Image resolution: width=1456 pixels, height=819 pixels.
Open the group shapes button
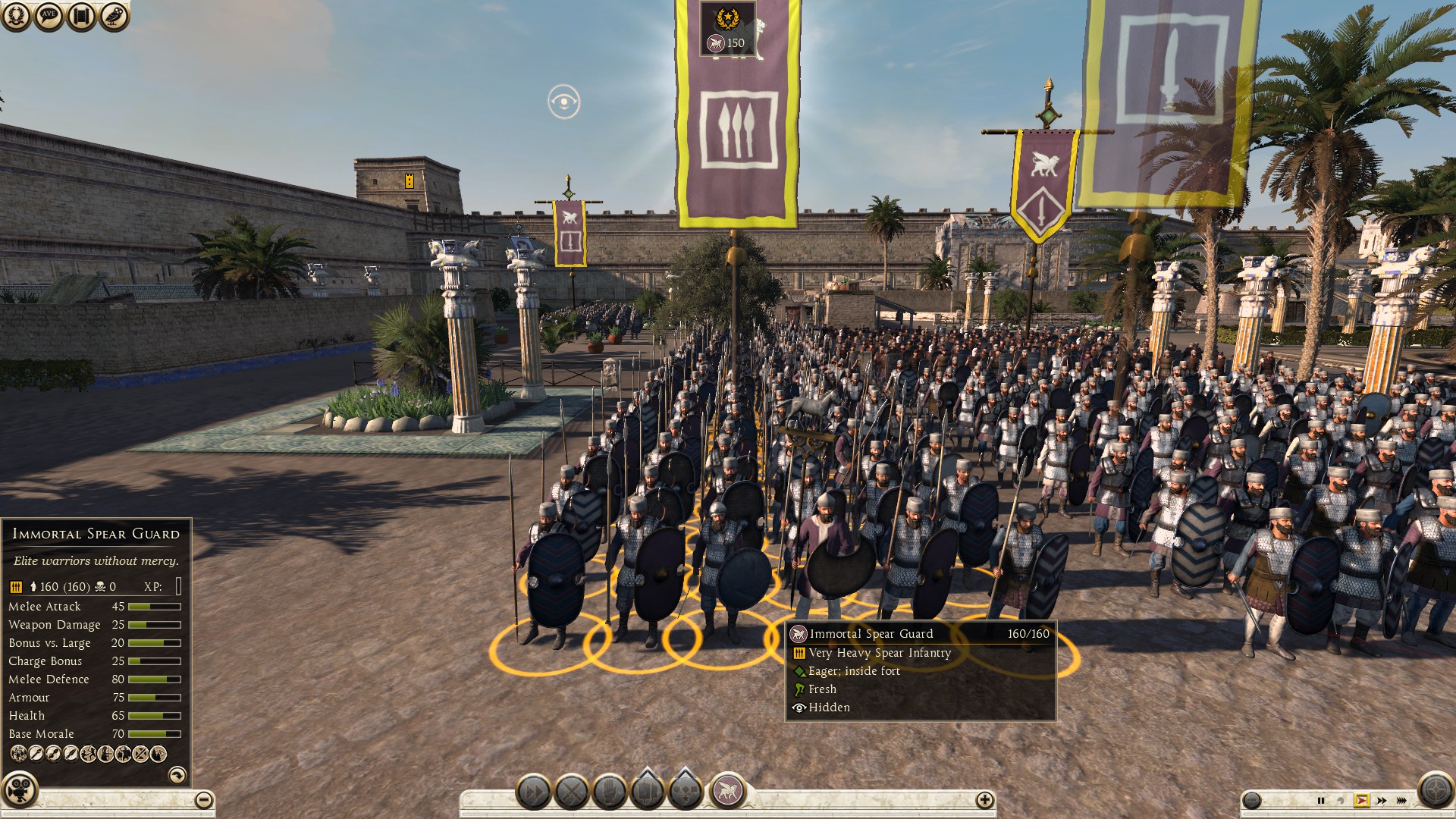686,791
